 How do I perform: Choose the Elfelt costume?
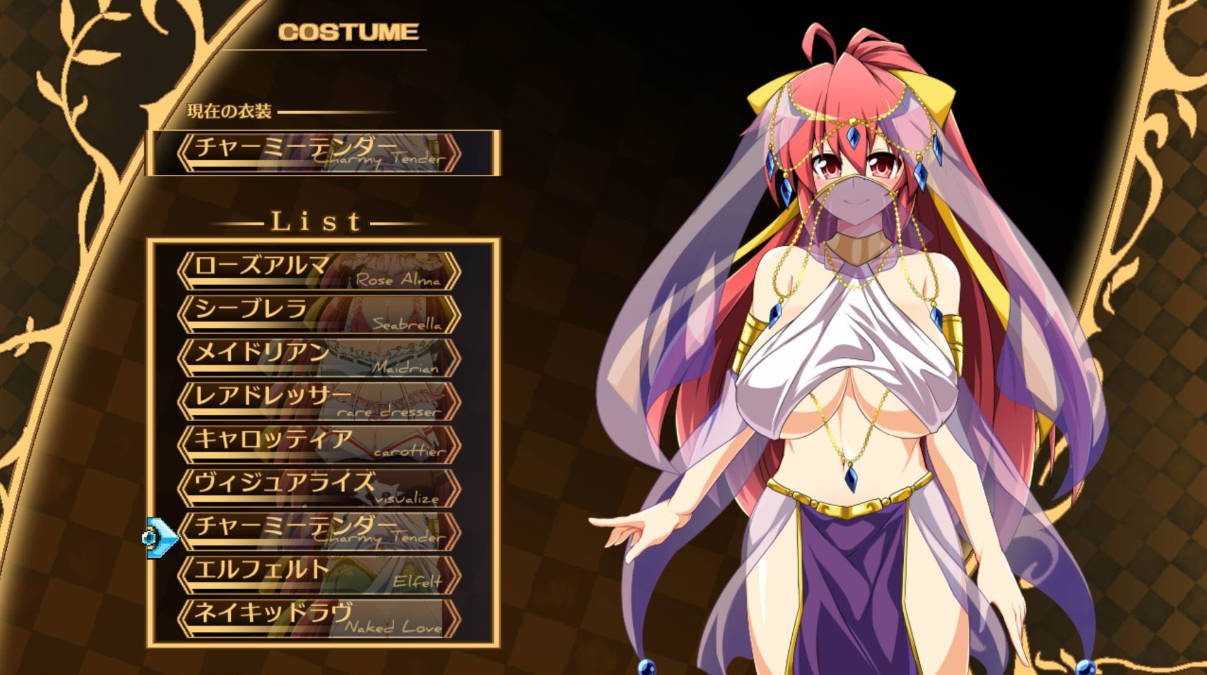click(x=319, y=574)
